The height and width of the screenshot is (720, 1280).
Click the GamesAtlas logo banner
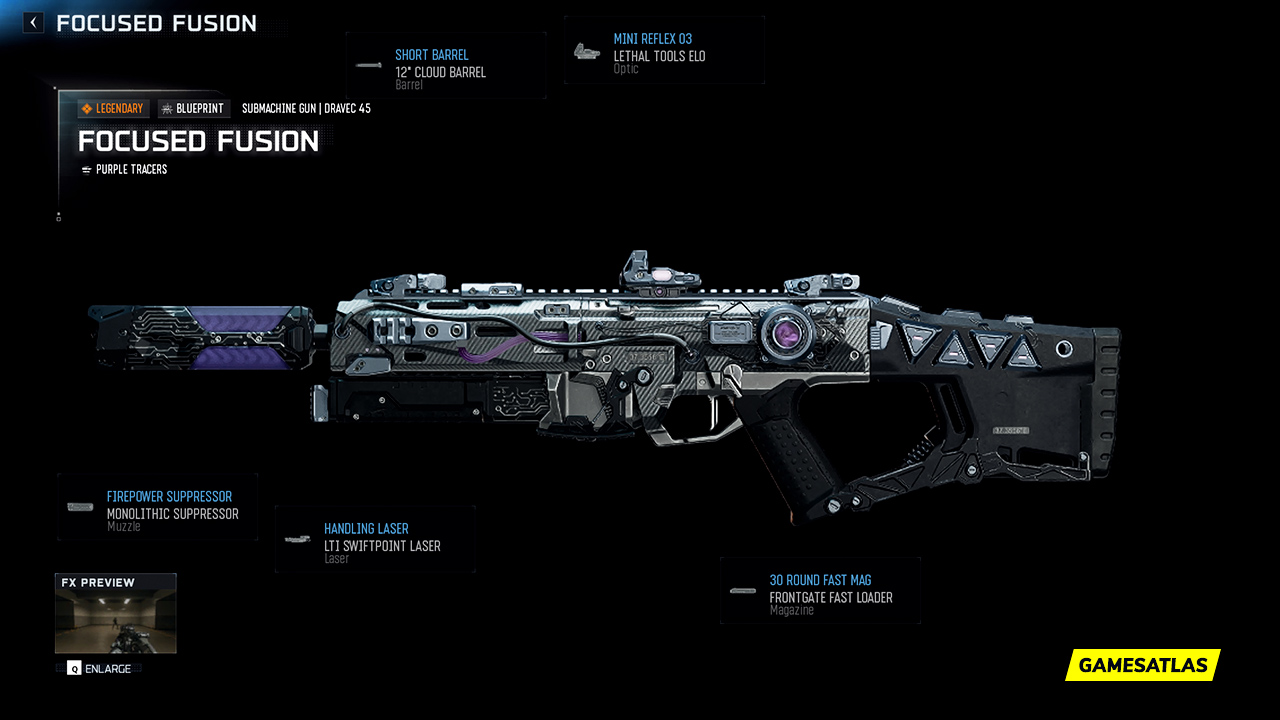tap(1142, 664)
